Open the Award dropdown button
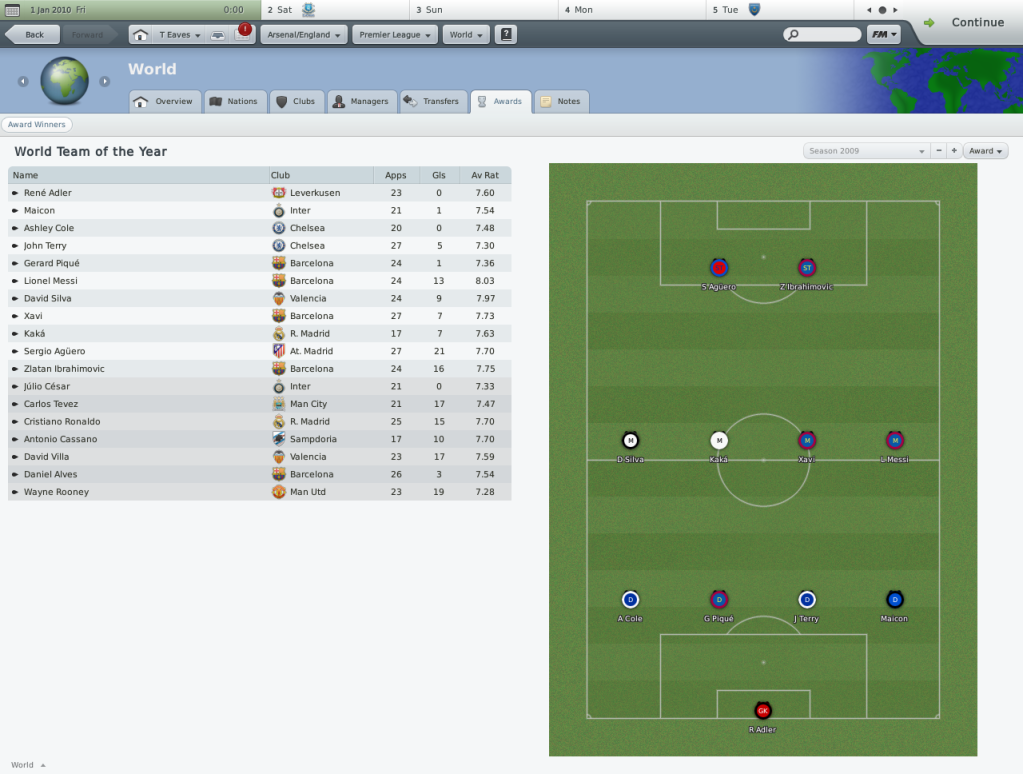 [x=985, y=151]
